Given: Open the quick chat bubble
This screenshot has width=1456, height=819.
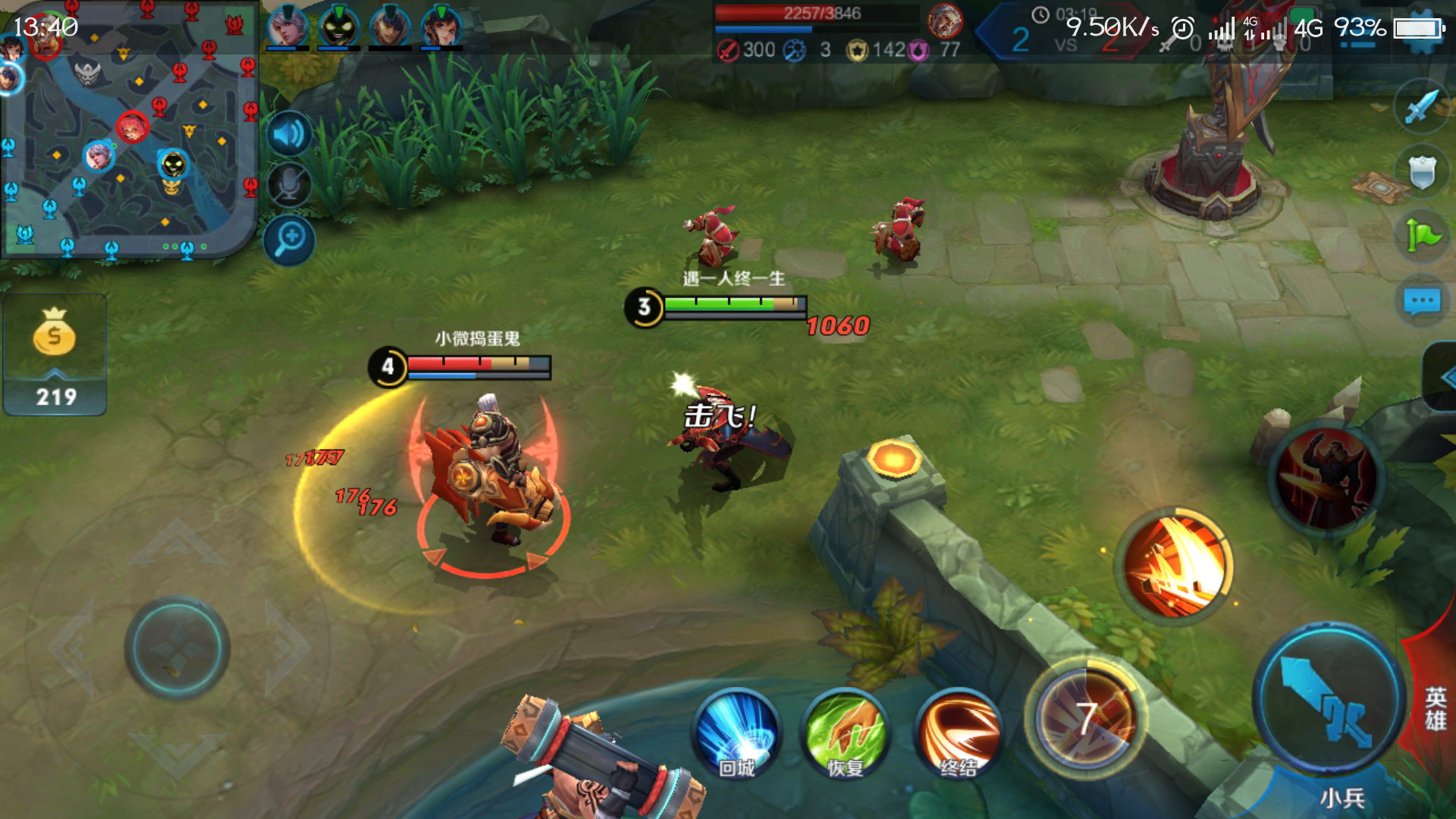Looking at the screenshot, I should [x=1421, y=302].
